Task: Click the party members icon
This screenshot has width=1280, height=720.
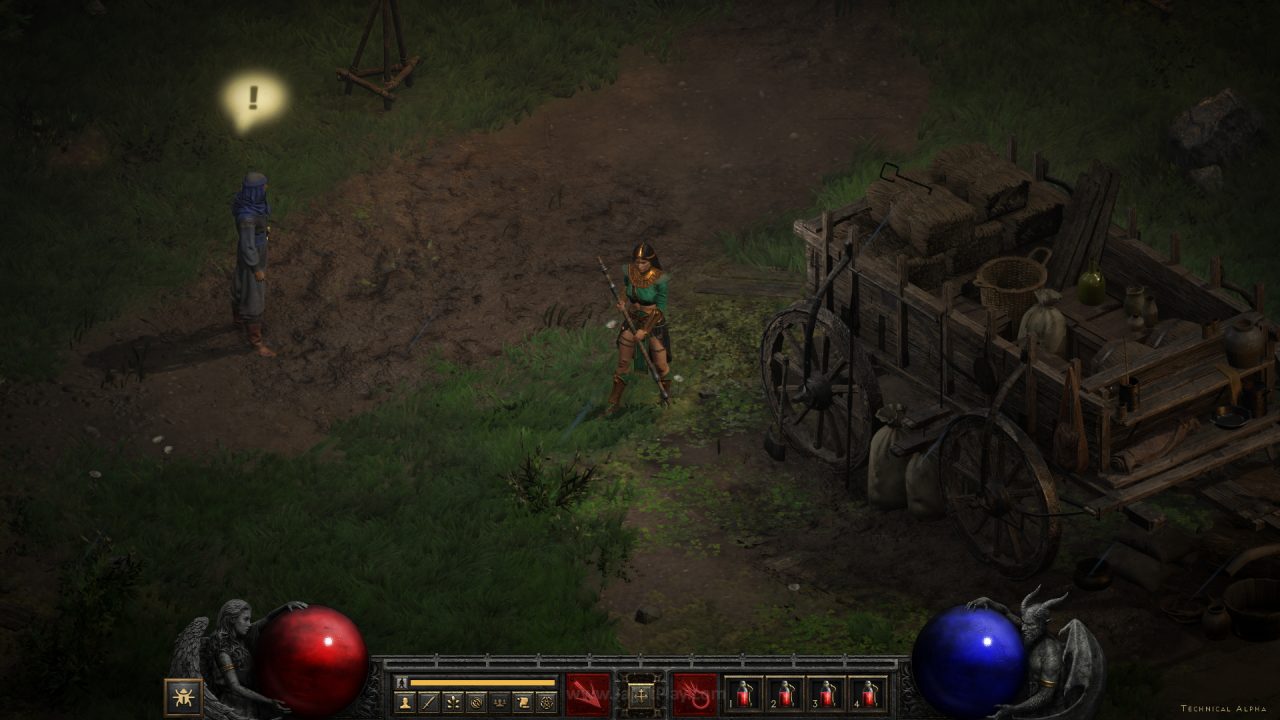Action: click(499, 702)
